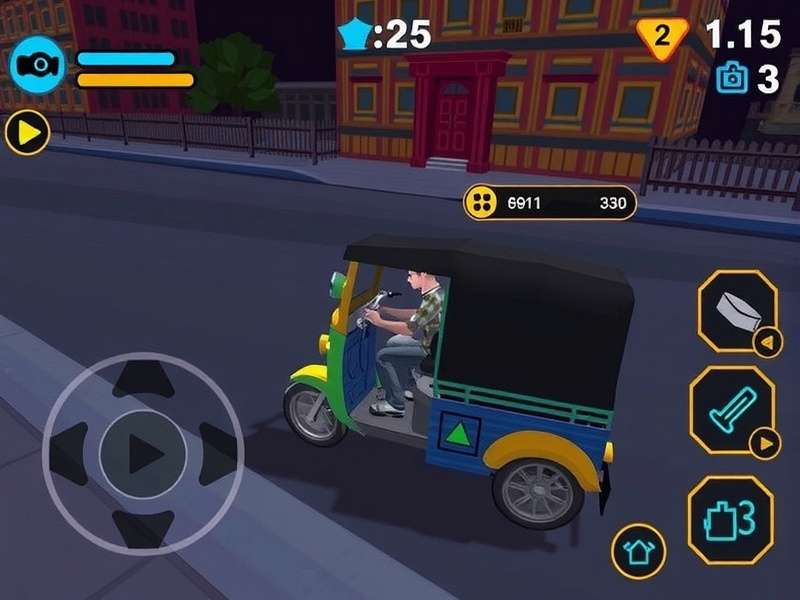
Task: Activate the cyan bat weapon button
Action: (x=731, y=409)
